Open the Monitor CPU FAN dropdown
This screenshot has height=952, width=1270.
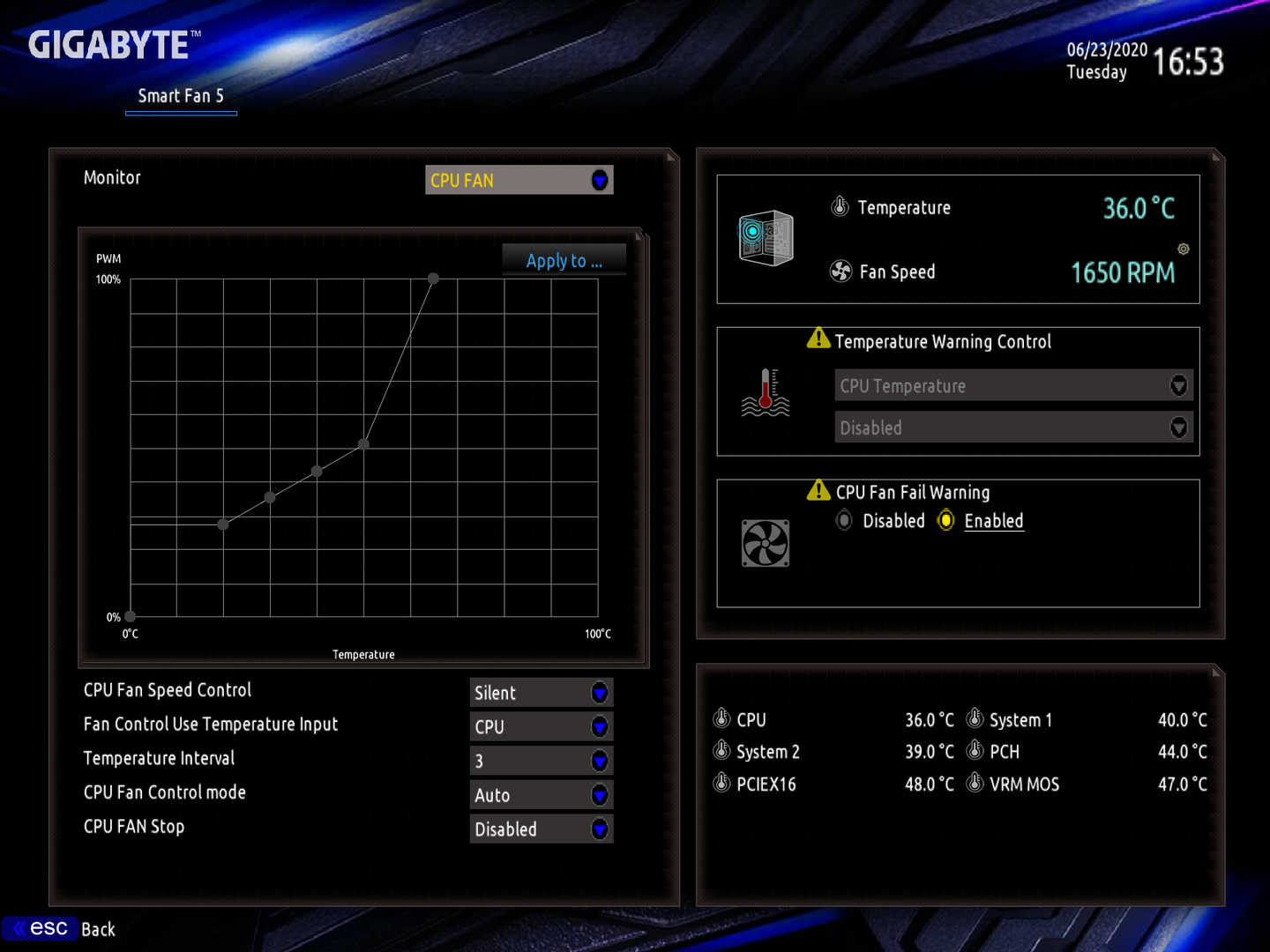click(519, 180)
